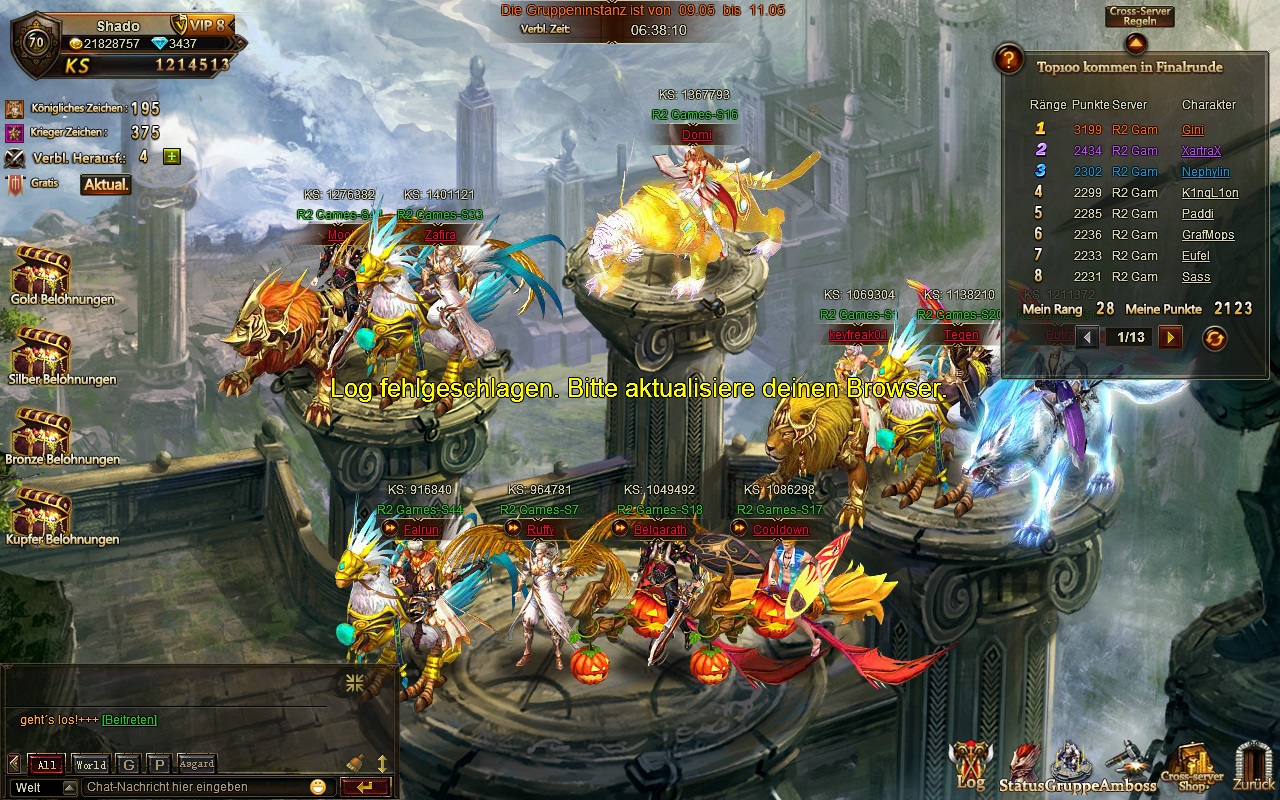Focus the chat message input field
Image resolution: width=1280 pixels, height=800 pixels.
(x=195, y=787)
